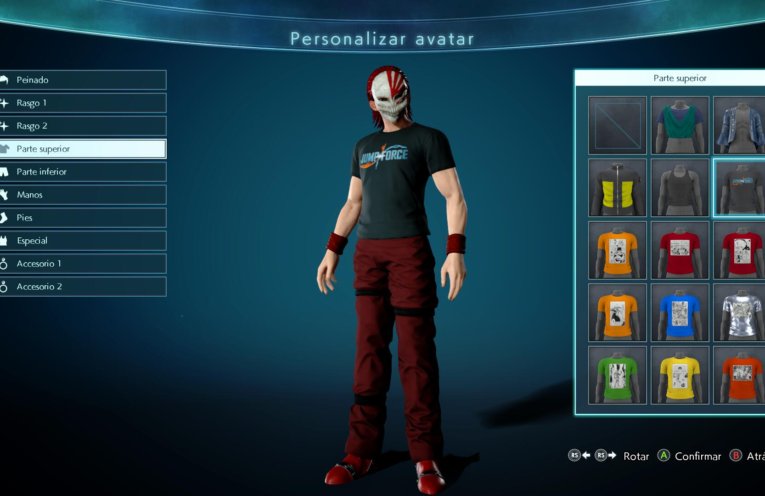This screenshot has width=765, height=496.
Task: Equip the blue manga print t-shirt
Action: (x=680, y=312)
